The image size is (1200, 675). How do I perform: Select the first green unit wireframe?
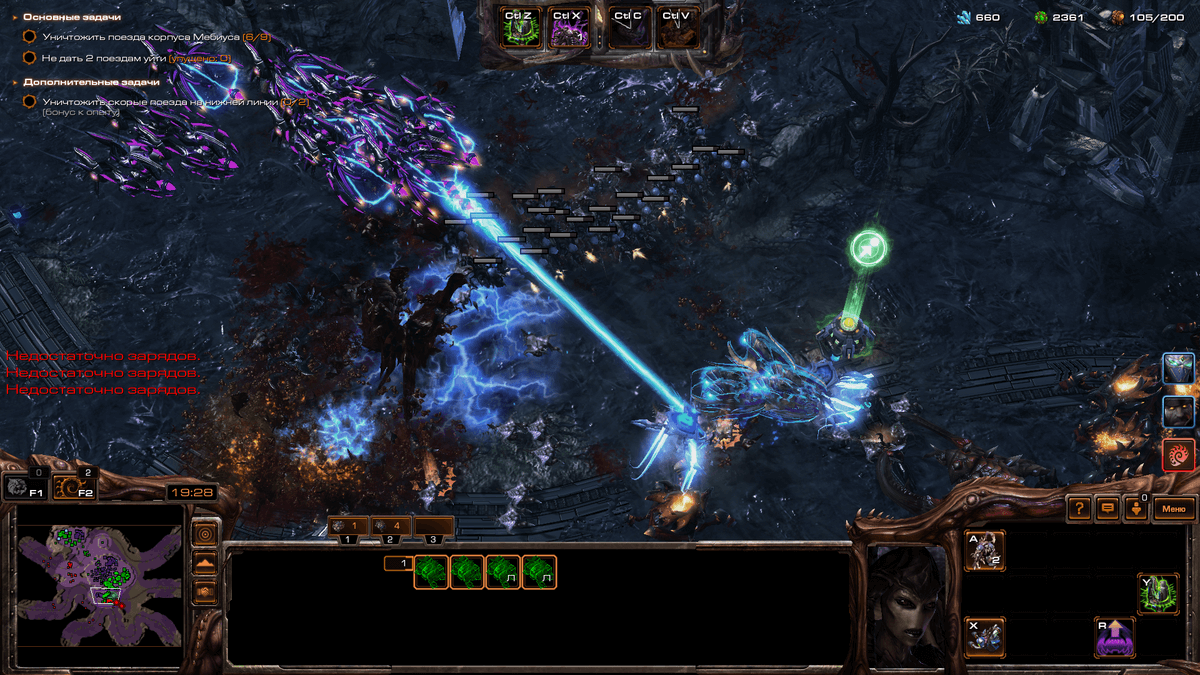(431, 572)
